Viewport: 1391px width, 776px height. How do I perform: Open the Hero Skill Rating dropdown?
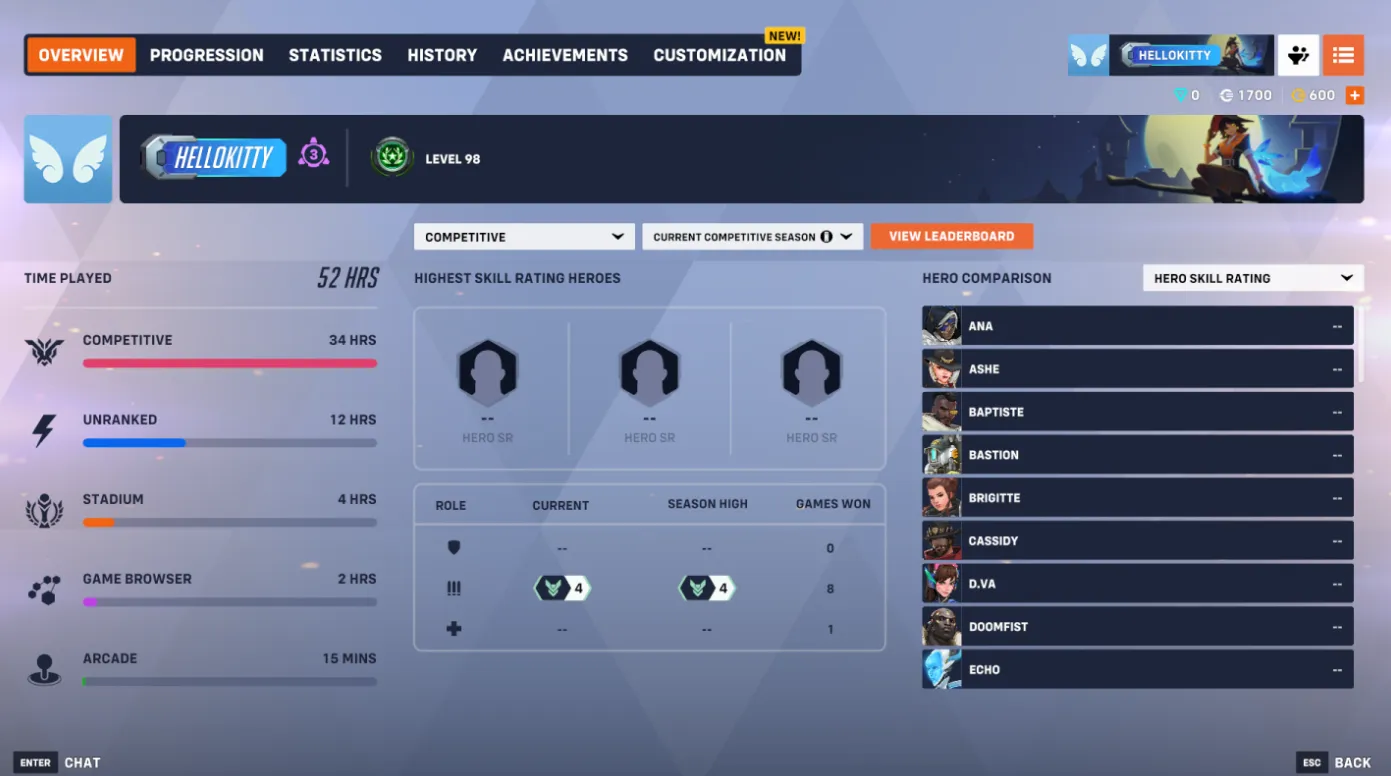[x=1252, y=277]
